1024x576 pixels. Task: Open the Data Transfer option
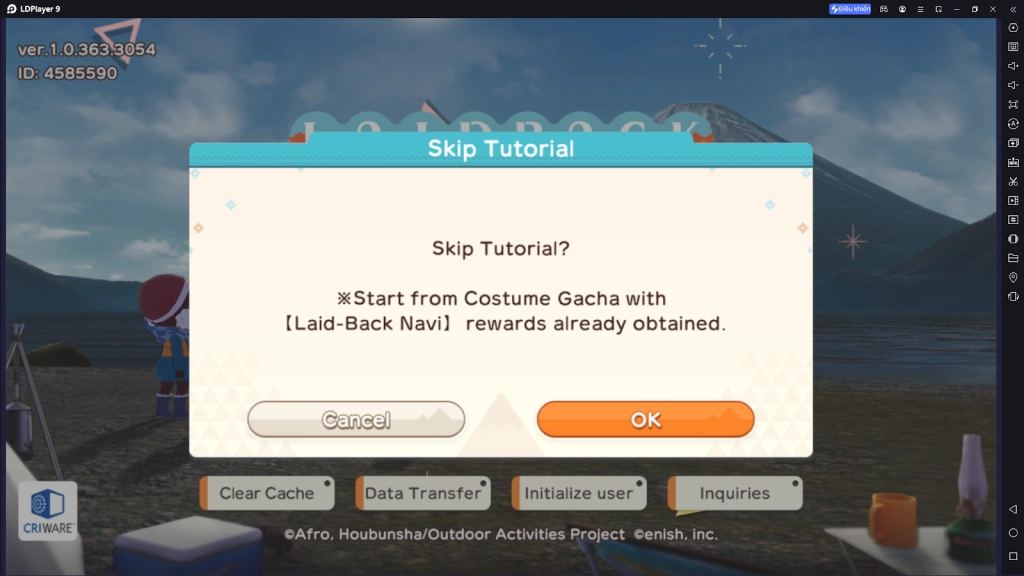422,493
